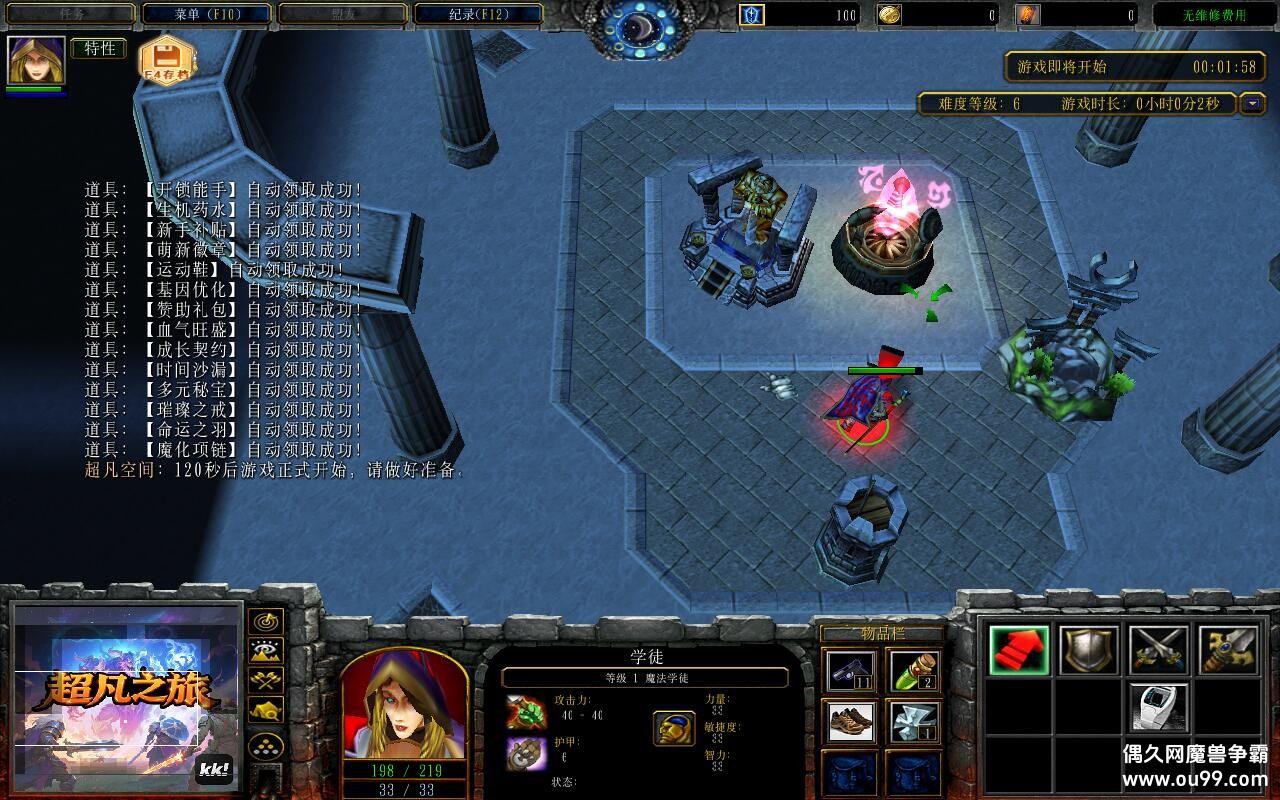Activate the white wristwatch ability icon
1280x800 pixels.
tap(1159, 707)
